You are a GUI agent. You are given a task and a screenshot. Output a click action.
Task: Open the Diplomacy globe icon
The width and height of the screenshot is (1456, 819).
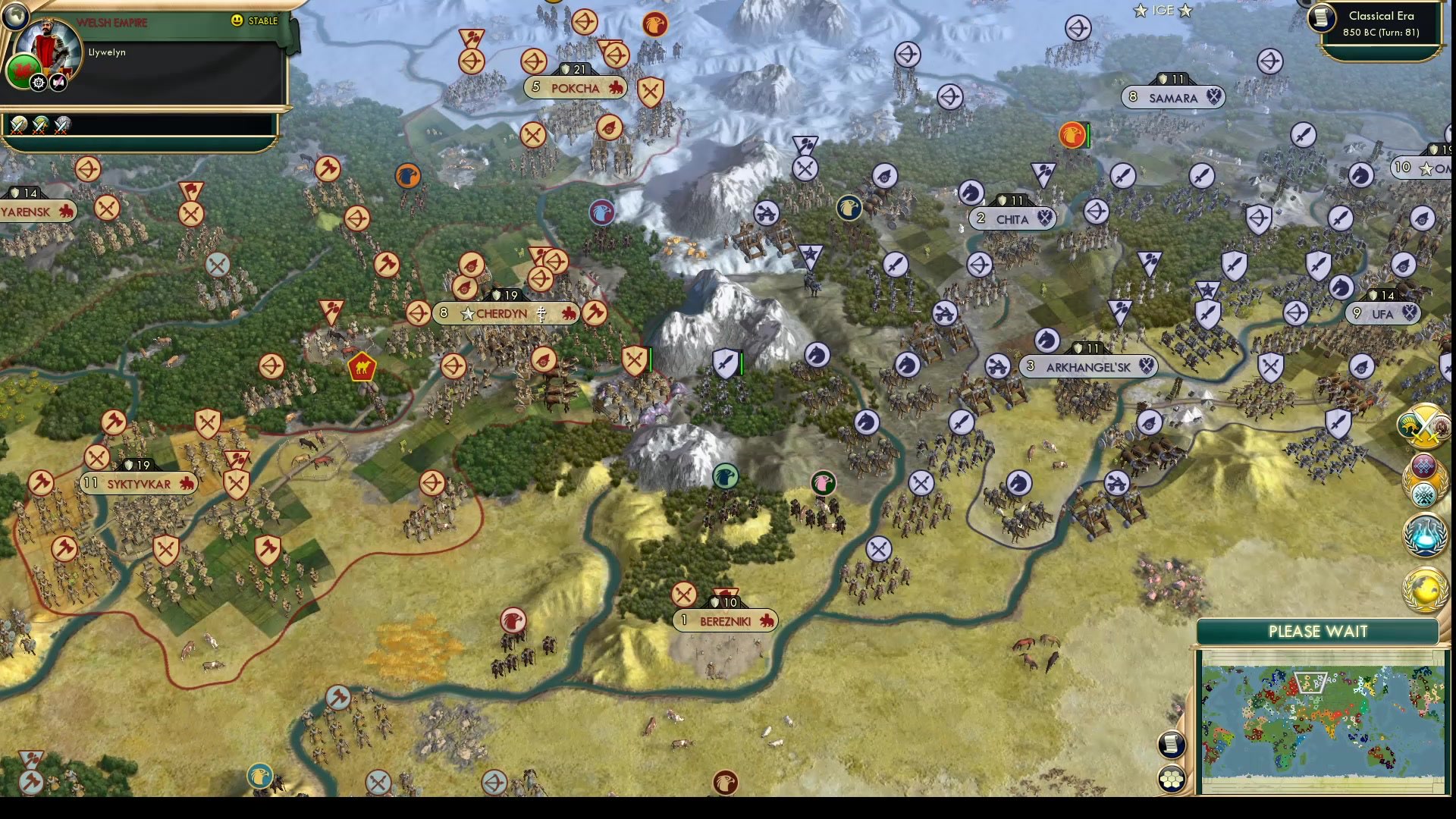pyautogui.click(x=1425, y=588)
